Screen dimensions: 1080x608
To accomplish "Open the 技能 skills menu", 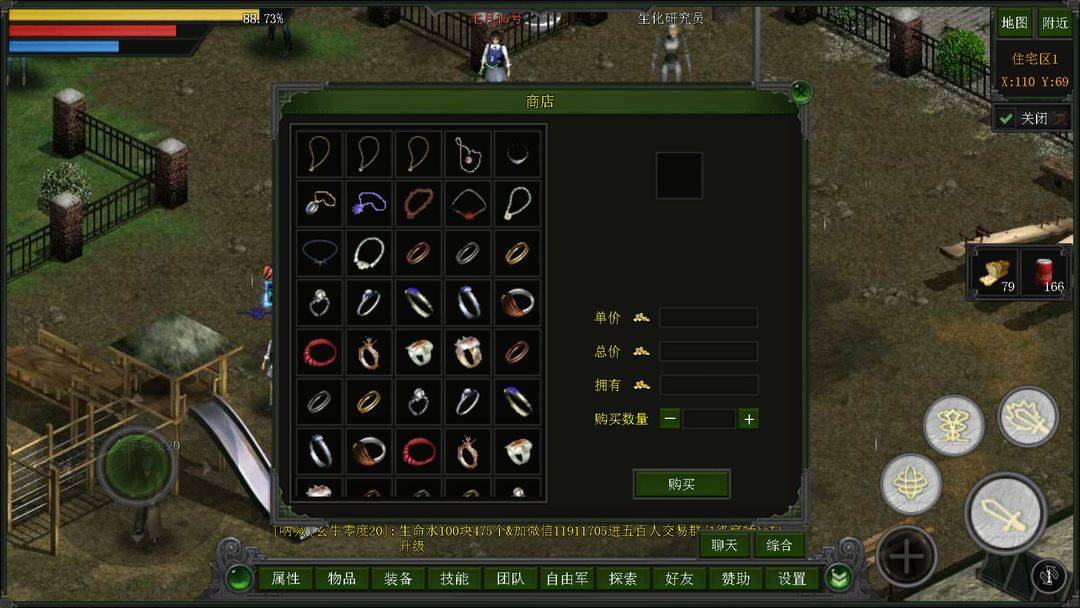I will [x=454, y=578].
